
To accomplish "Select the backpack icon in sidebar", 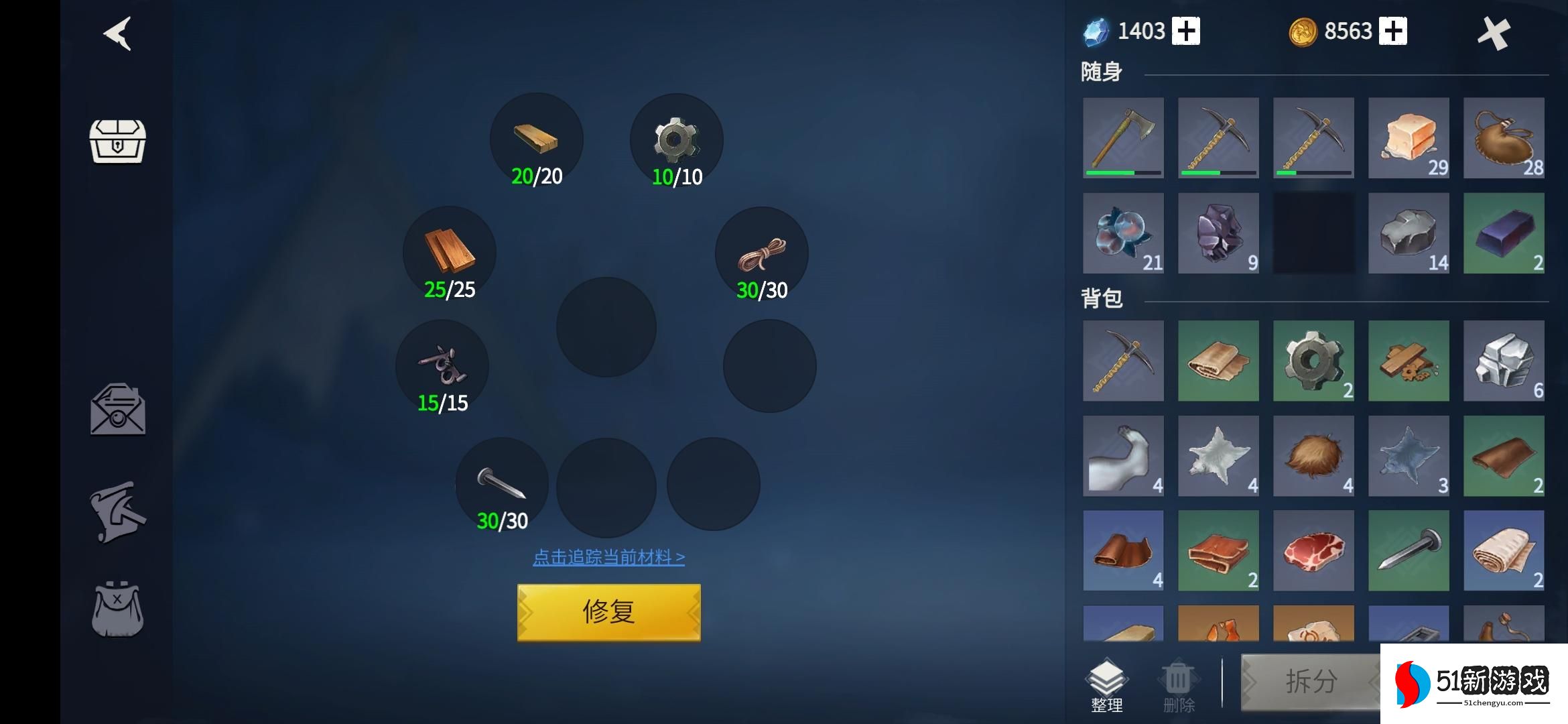I will click(x=117, y=609).
